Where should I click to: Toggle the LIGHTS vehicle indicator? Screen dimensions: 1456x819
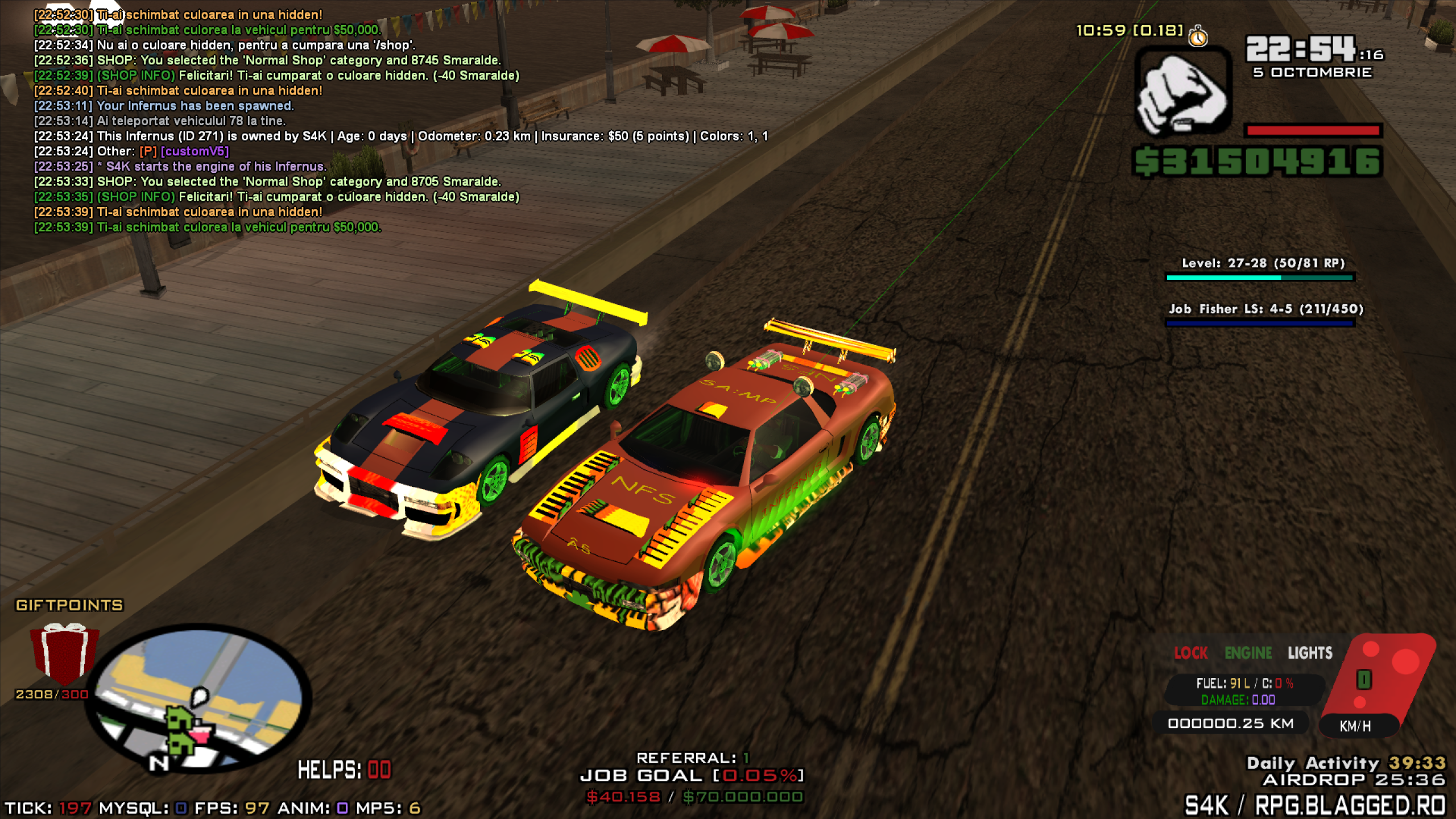1310,653
